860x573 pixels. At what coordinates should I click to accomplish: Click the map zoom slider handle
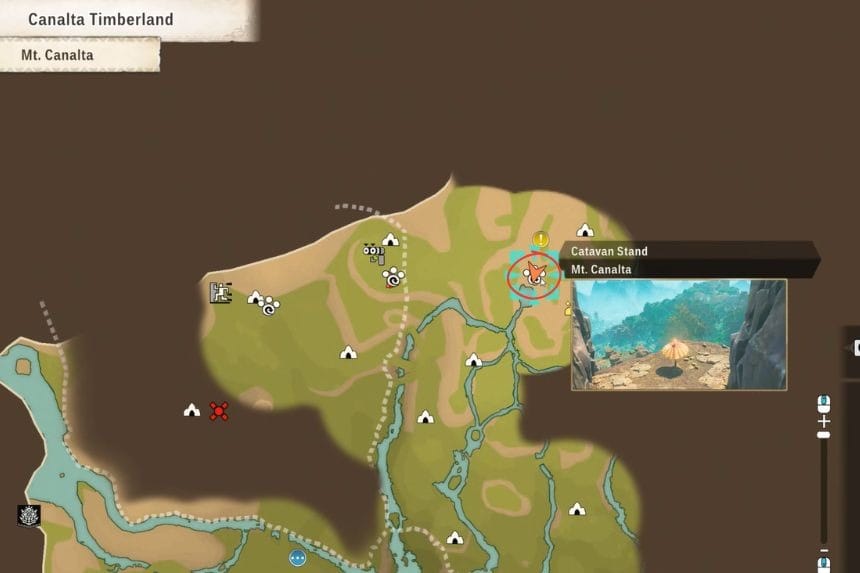[824, 433]
